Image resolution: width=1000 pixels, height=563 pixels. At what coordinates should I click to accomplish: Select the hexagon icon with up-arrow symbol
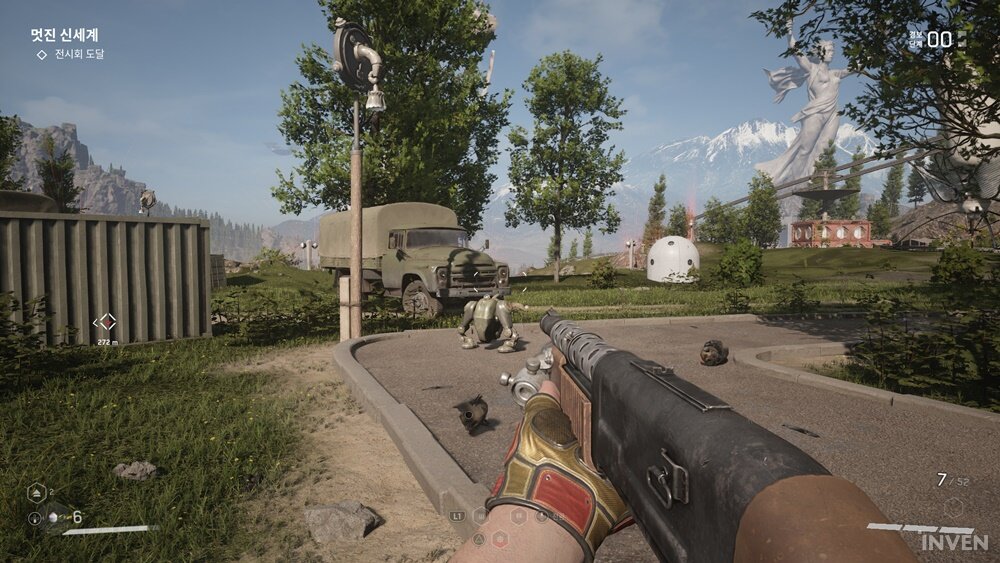point(35,492)
